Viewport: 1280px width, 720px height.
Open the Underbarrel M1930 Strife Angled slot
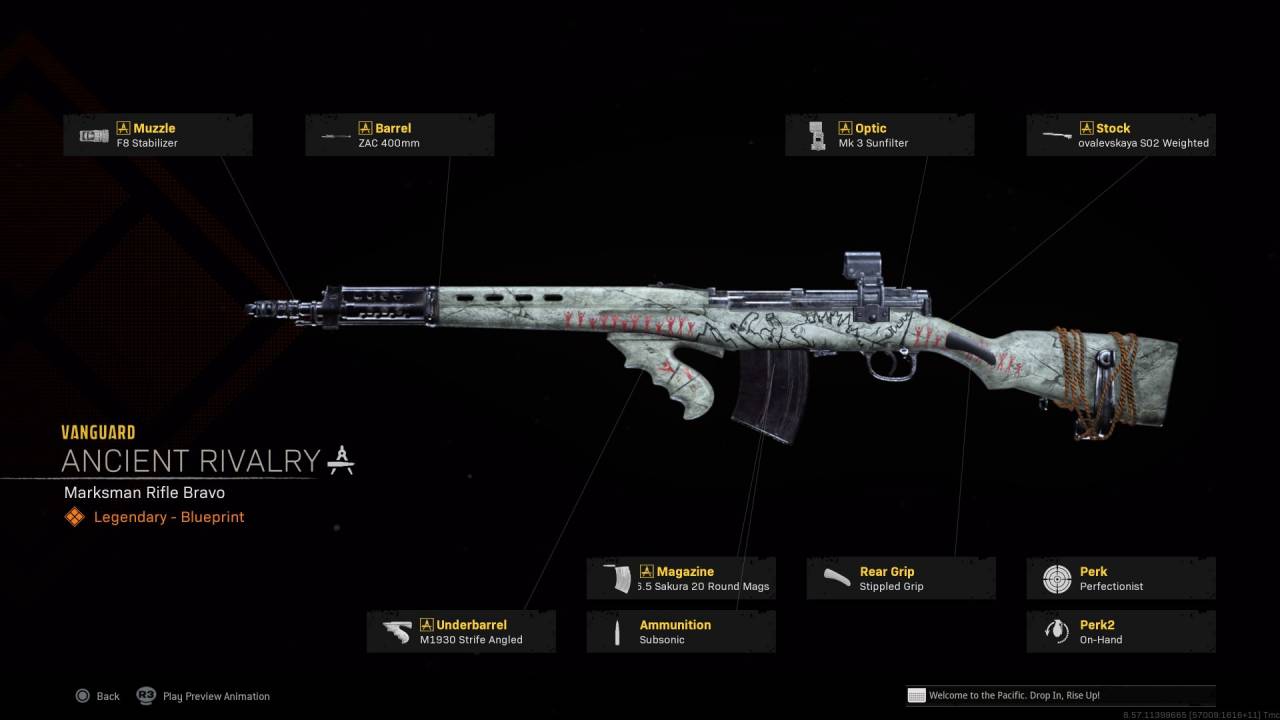pyautogui.click(x=461, y=632)
